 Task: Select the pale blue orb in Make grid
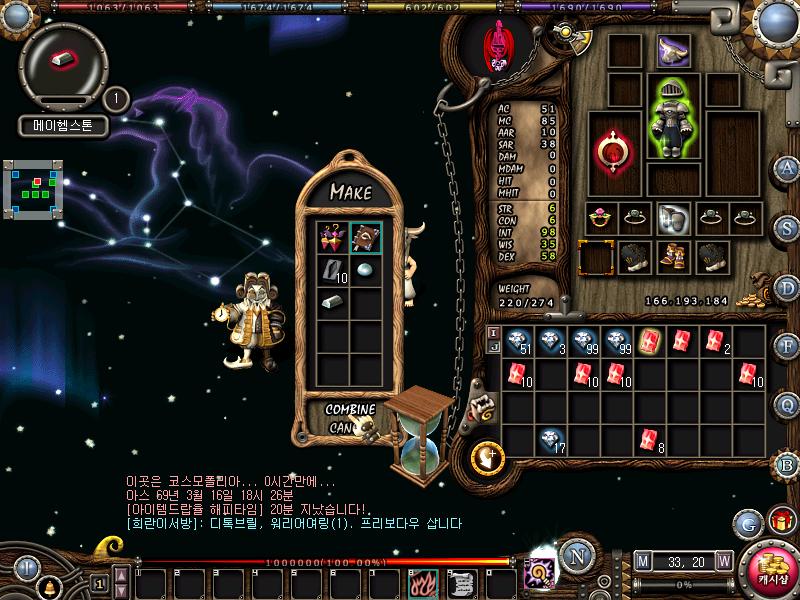(x=365, y=270)
